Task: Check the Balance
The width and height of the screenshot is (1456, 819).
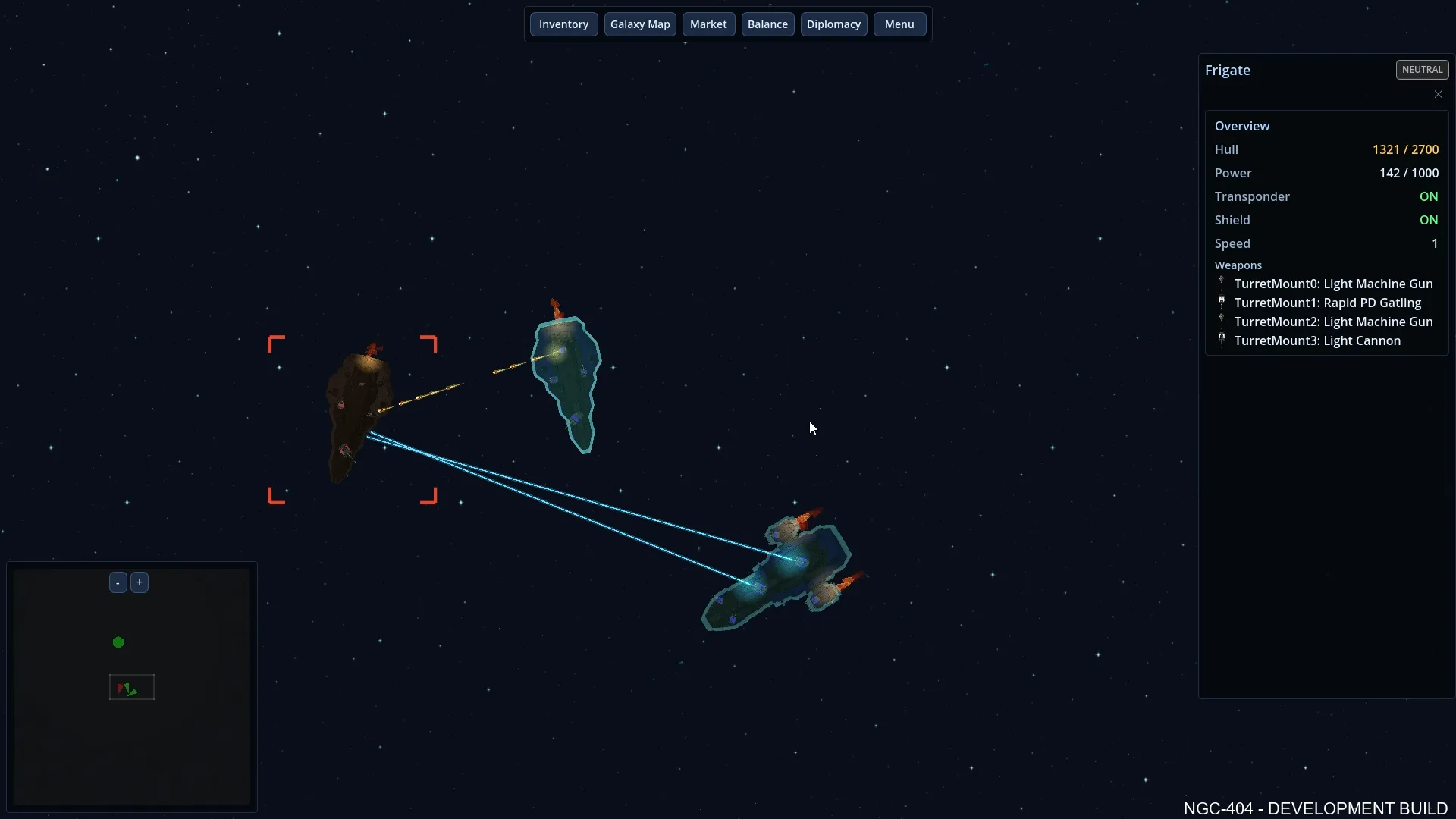Action: [767, 24]
